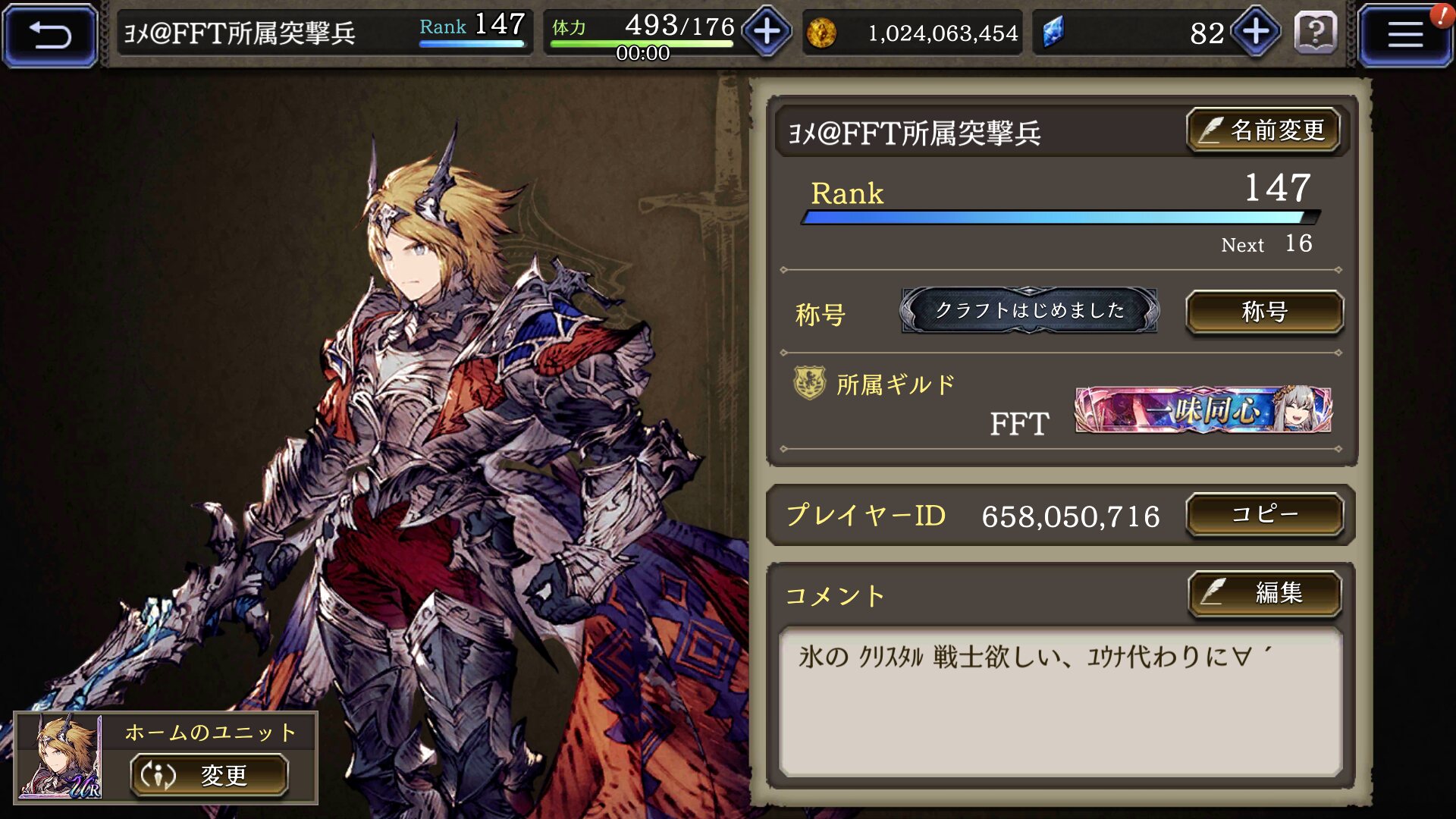
Task: Copy the player ID with コピー
Action: [x=1264, y=515]
